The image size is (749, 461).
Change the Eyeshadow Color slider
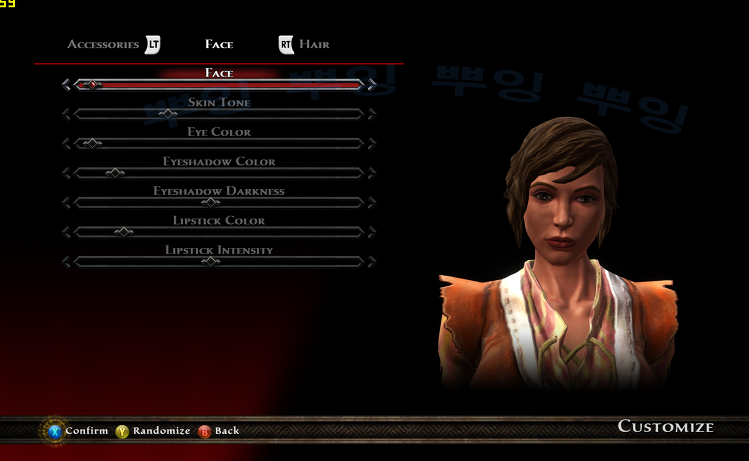(x=218, y=173)
